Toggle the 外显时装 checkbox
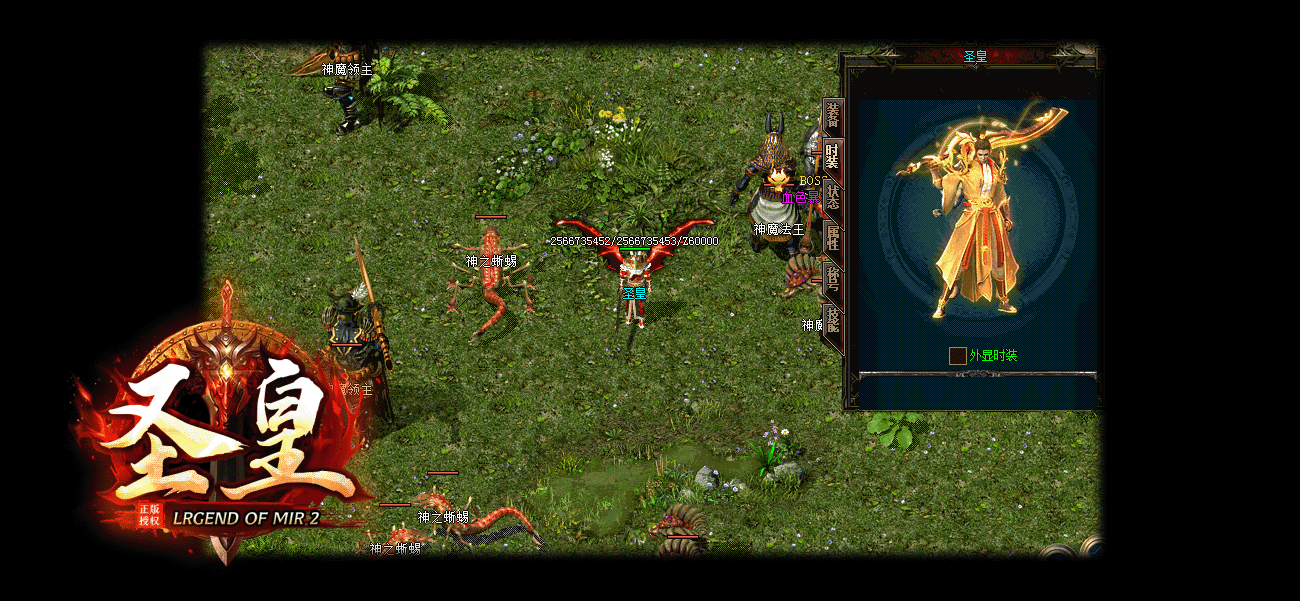1300x601 pixels. click(x=958, y=355)
